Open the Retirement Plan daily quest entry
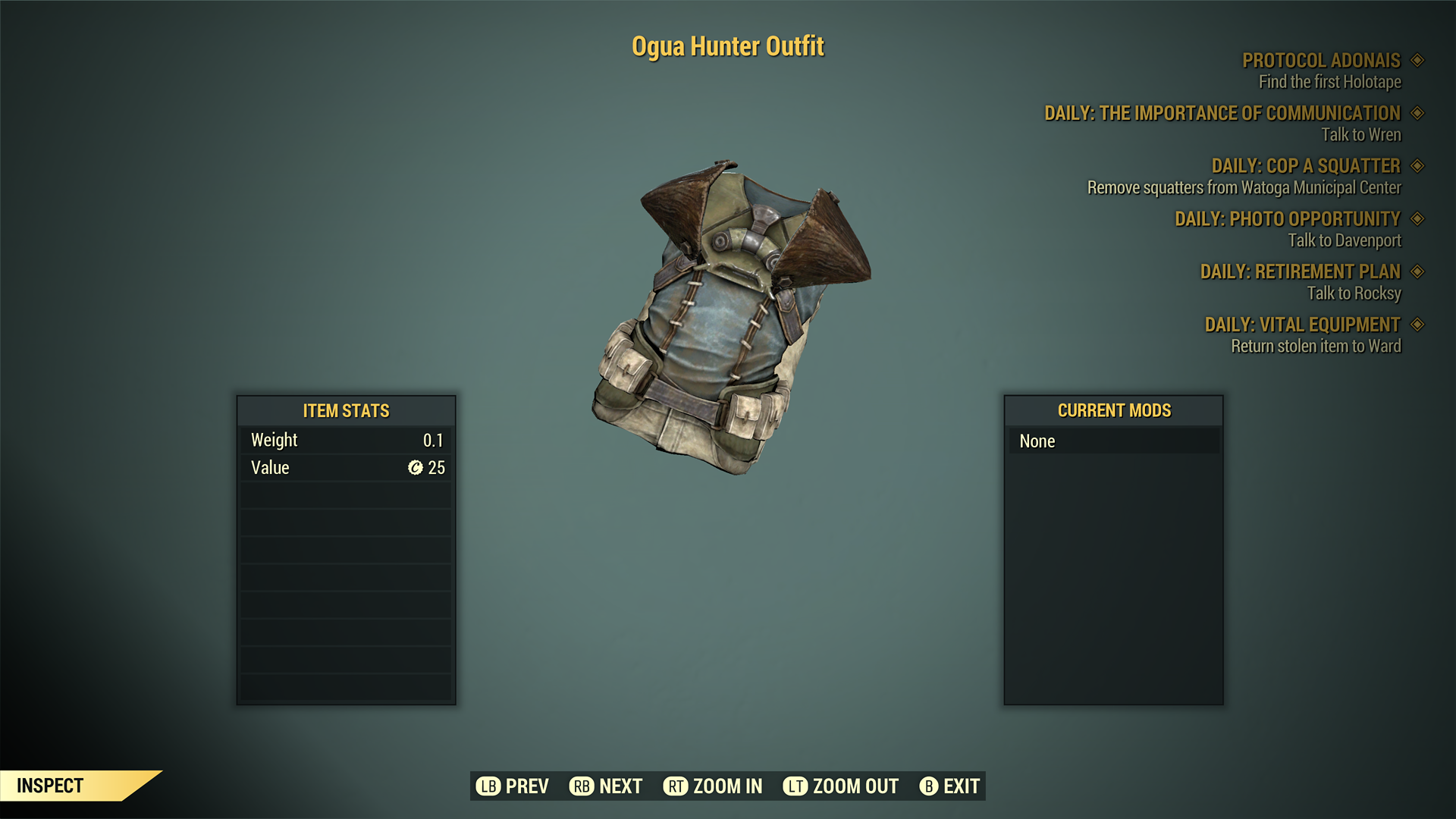Screen dimensions: 1456x819 (1300, 271)
